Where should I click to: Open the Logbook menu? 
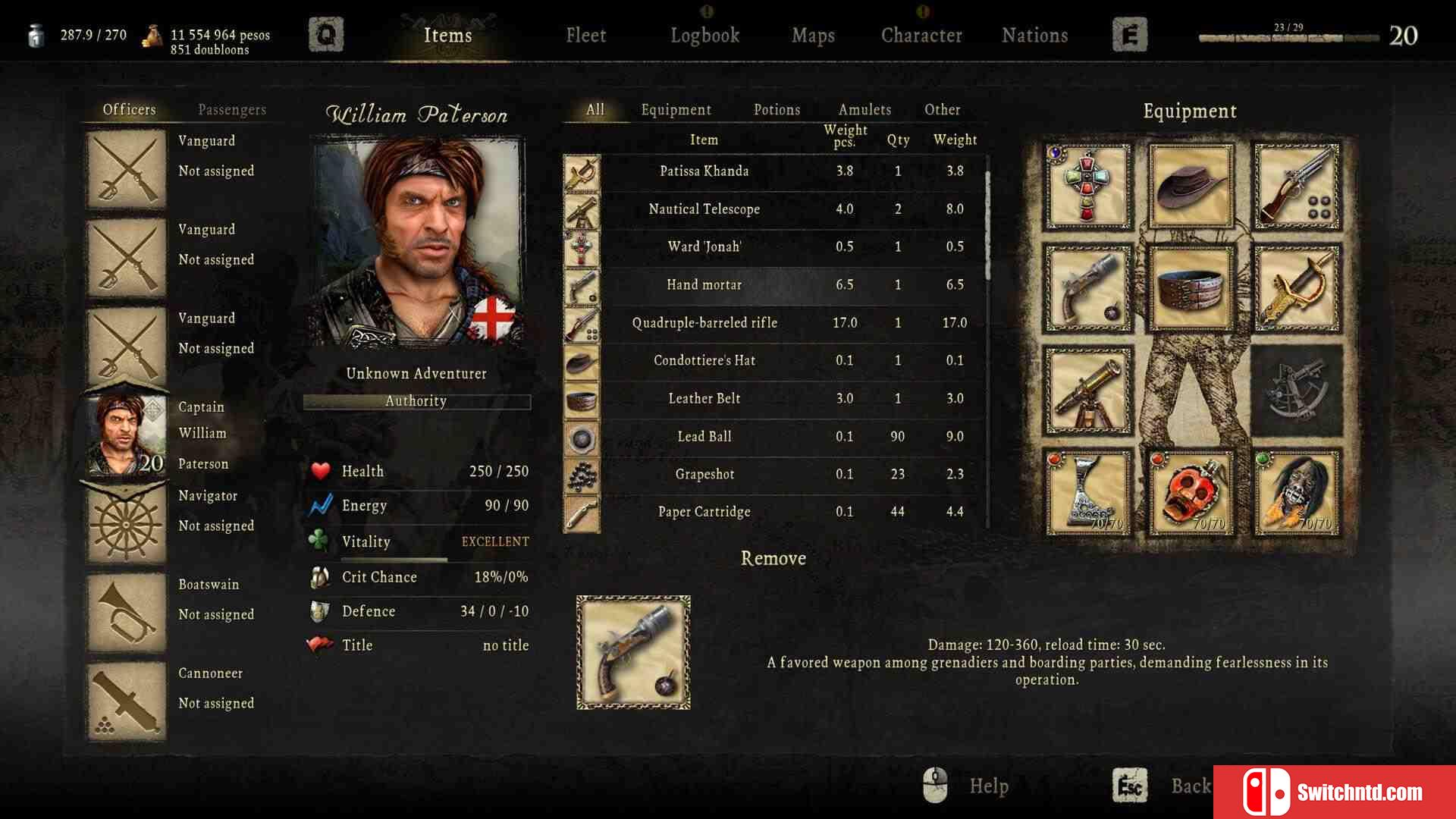point(704,36)
